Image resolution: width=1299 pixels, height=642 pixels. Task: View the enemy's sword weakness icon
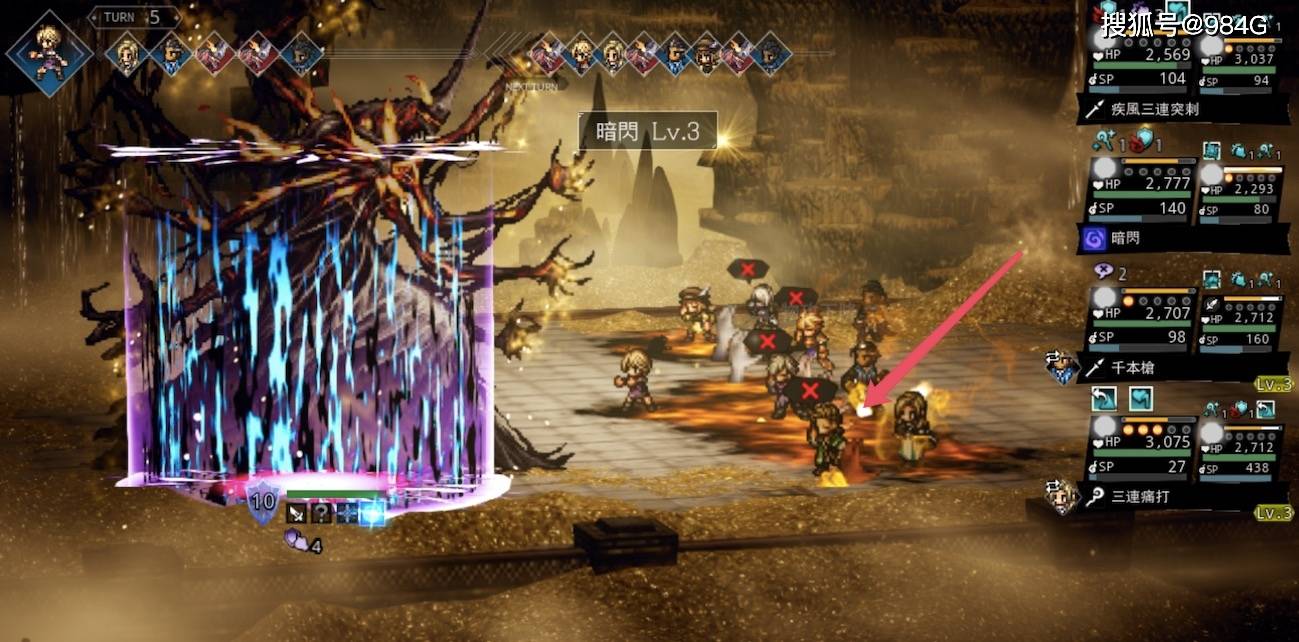tap(298, 513)
